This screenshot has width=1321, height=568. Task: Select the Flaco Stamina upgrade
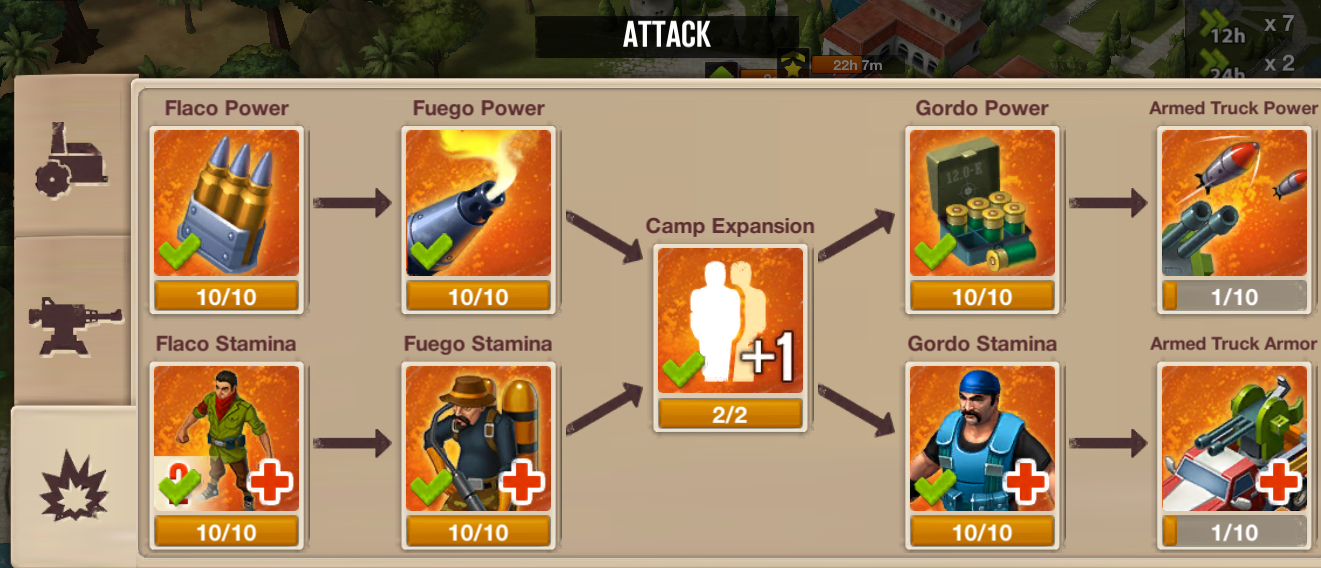click(226, 439)
